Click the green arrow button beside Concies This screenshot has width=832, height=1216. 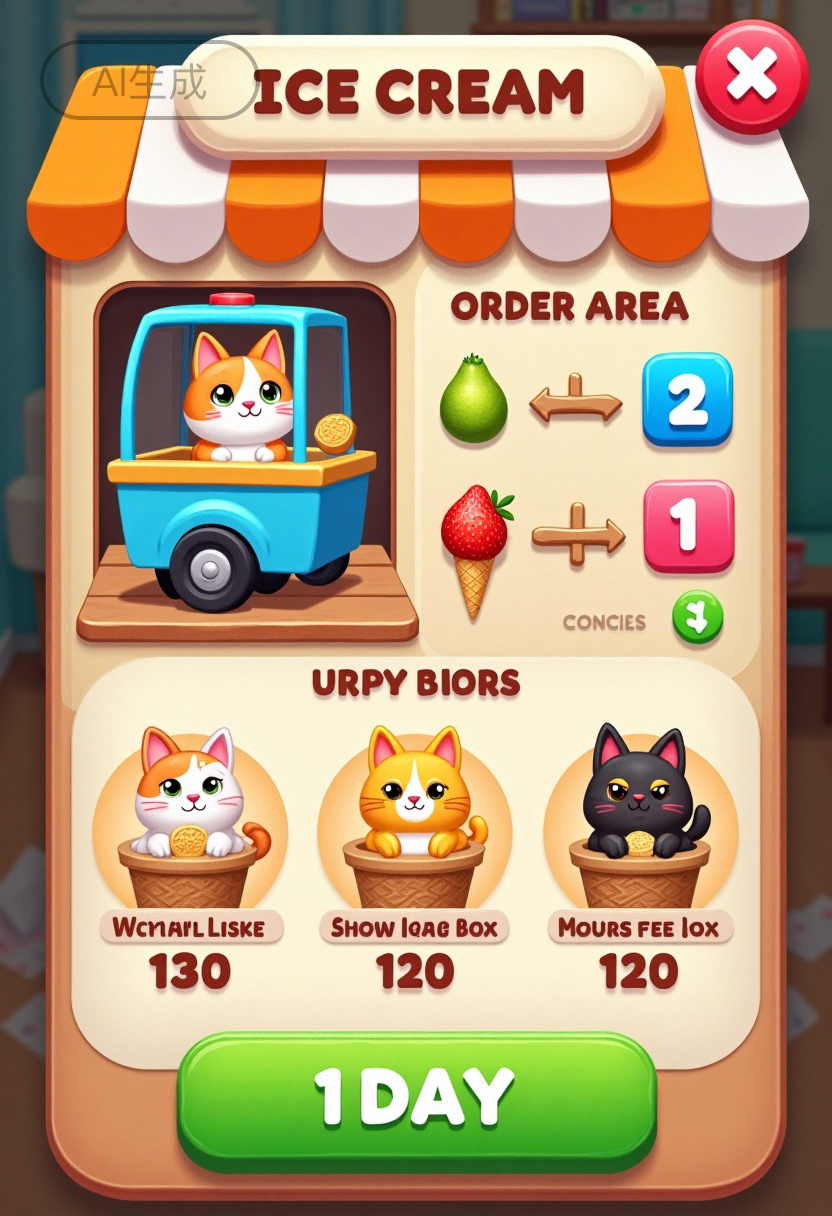(x=697, y=619)
